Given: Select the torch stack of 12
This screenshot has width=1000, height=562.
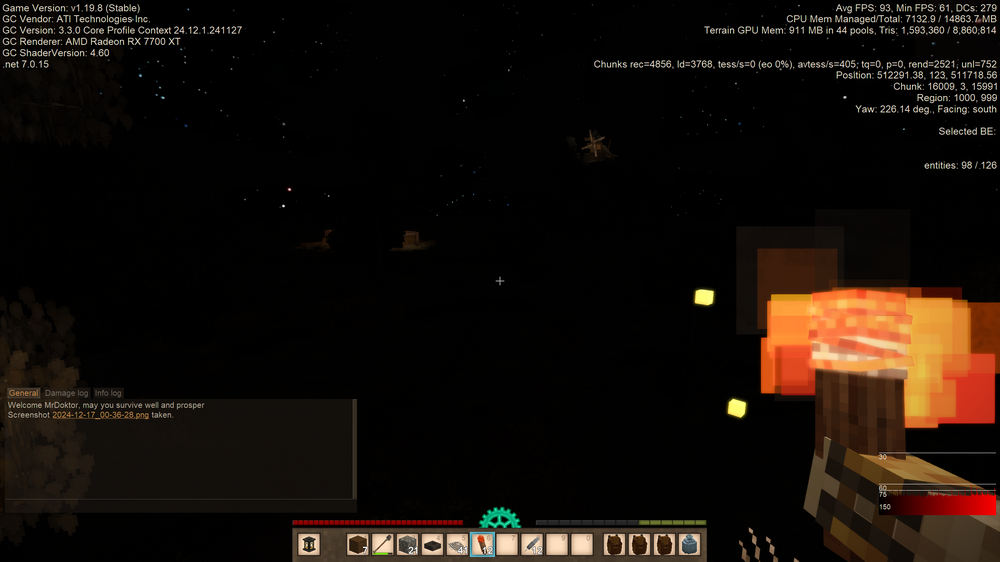Looking at the screenshot, I should [x=483, y=544].
